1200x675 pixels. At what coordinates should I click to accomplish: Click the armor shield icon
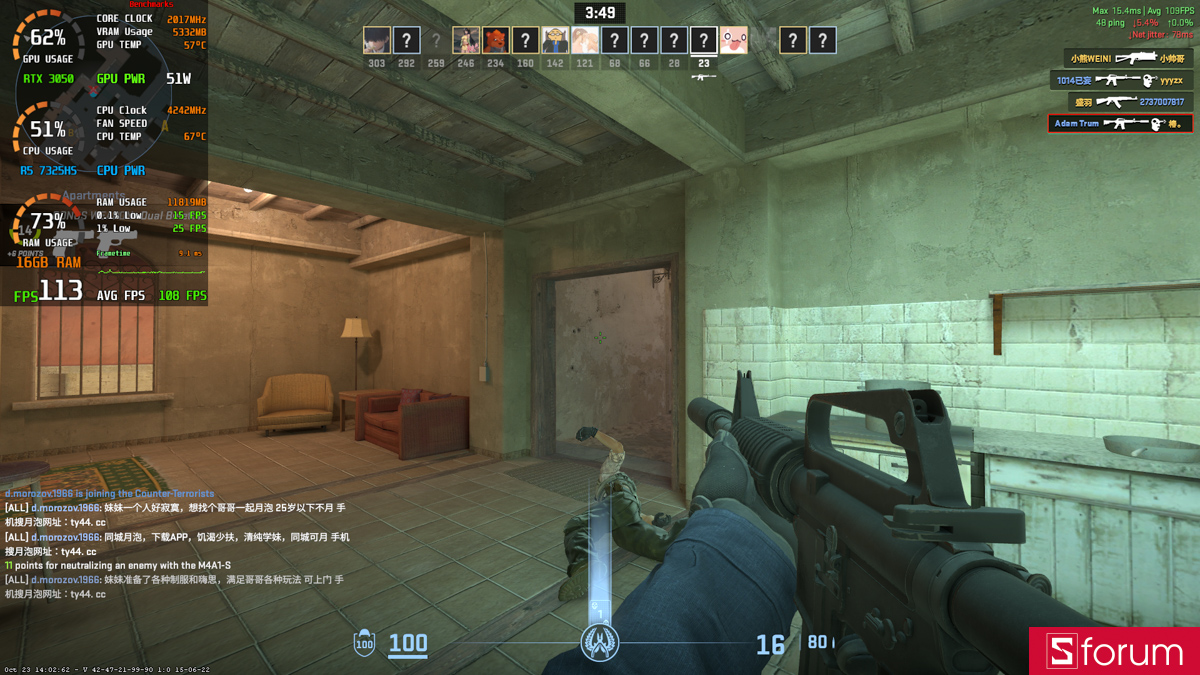[x=365, y=644]
